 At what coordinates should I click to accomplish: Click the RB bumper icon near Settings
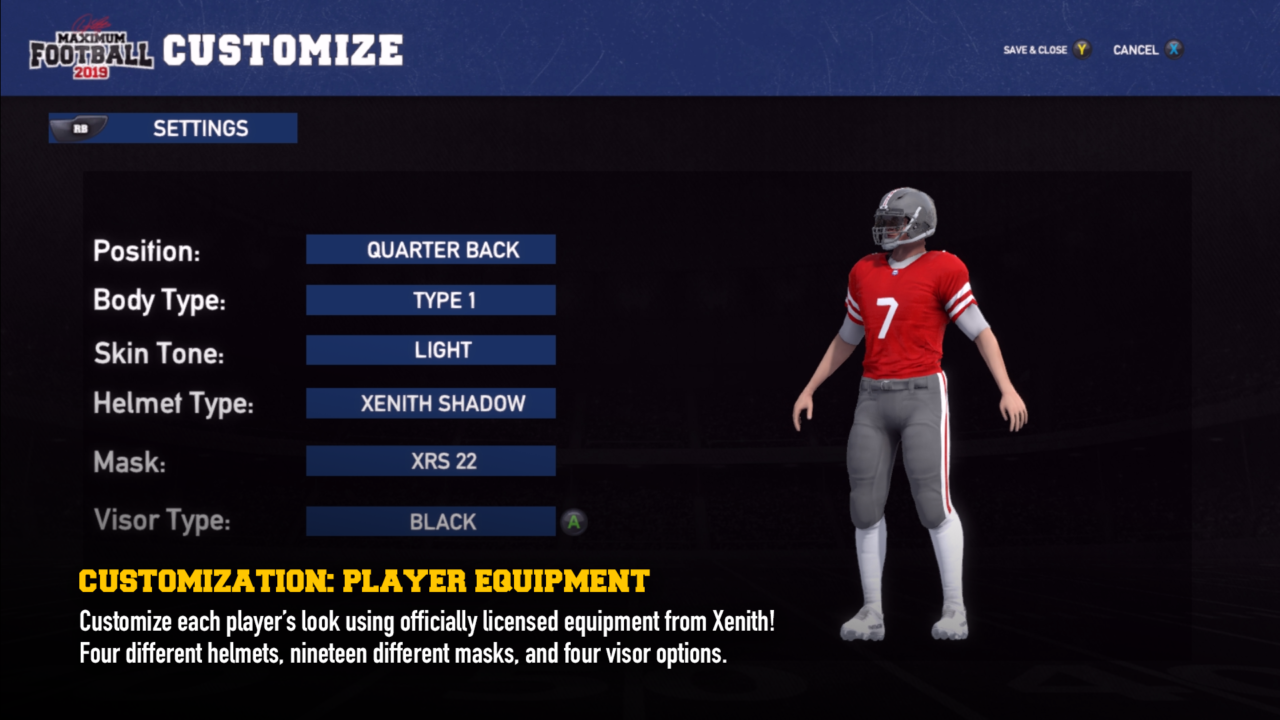82,127
